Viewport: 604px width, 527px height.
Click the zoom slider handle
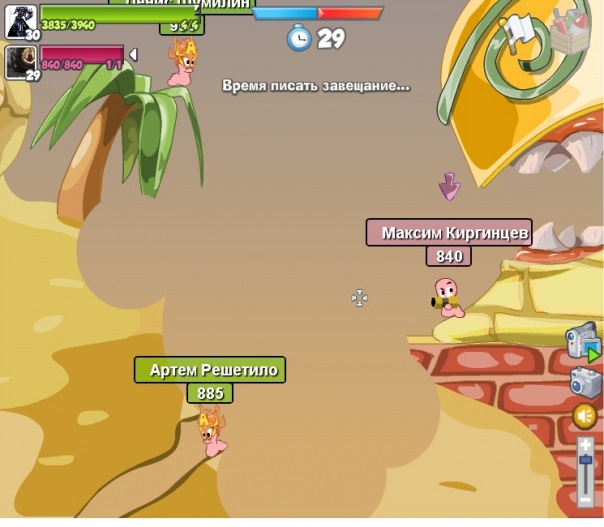coord(586,461)
